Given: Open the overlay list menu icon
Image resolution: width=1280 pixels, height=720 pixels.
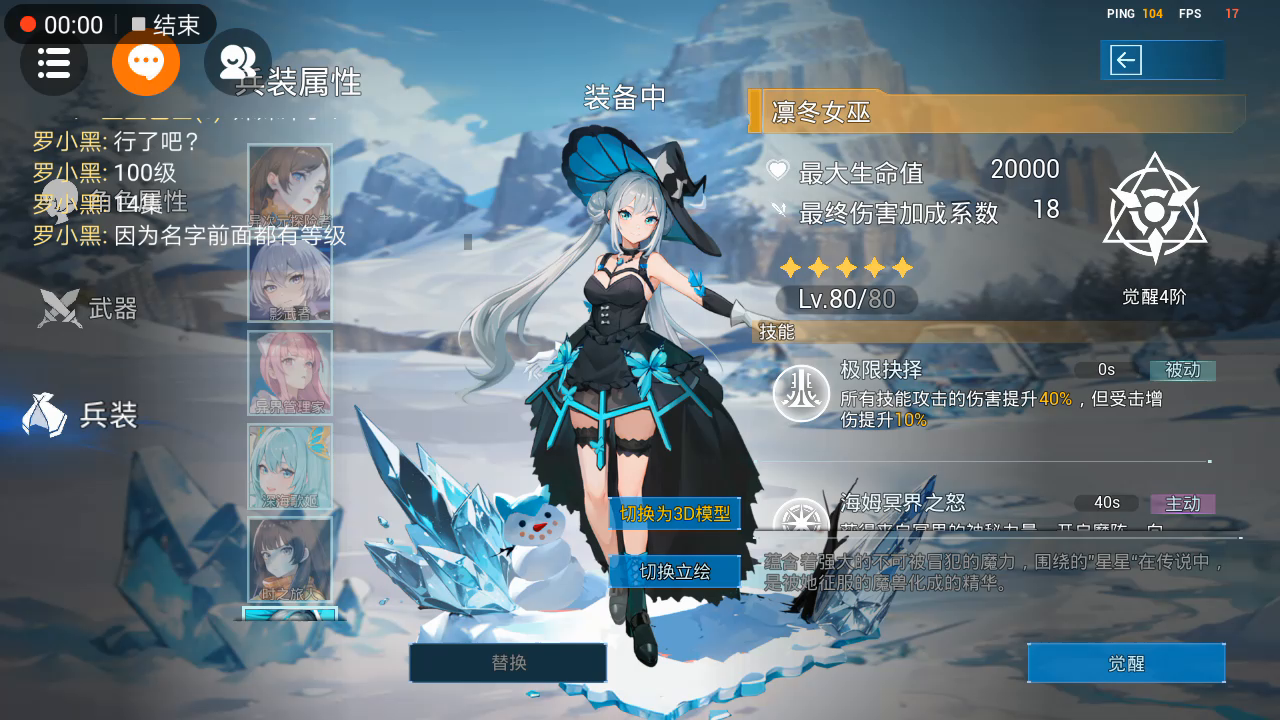Looking at the screenshot, I should [x=54, y=63].
